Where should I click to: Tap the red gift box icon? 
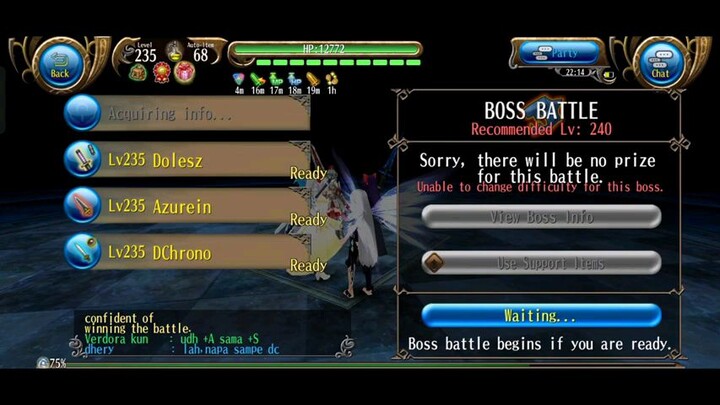184,72
